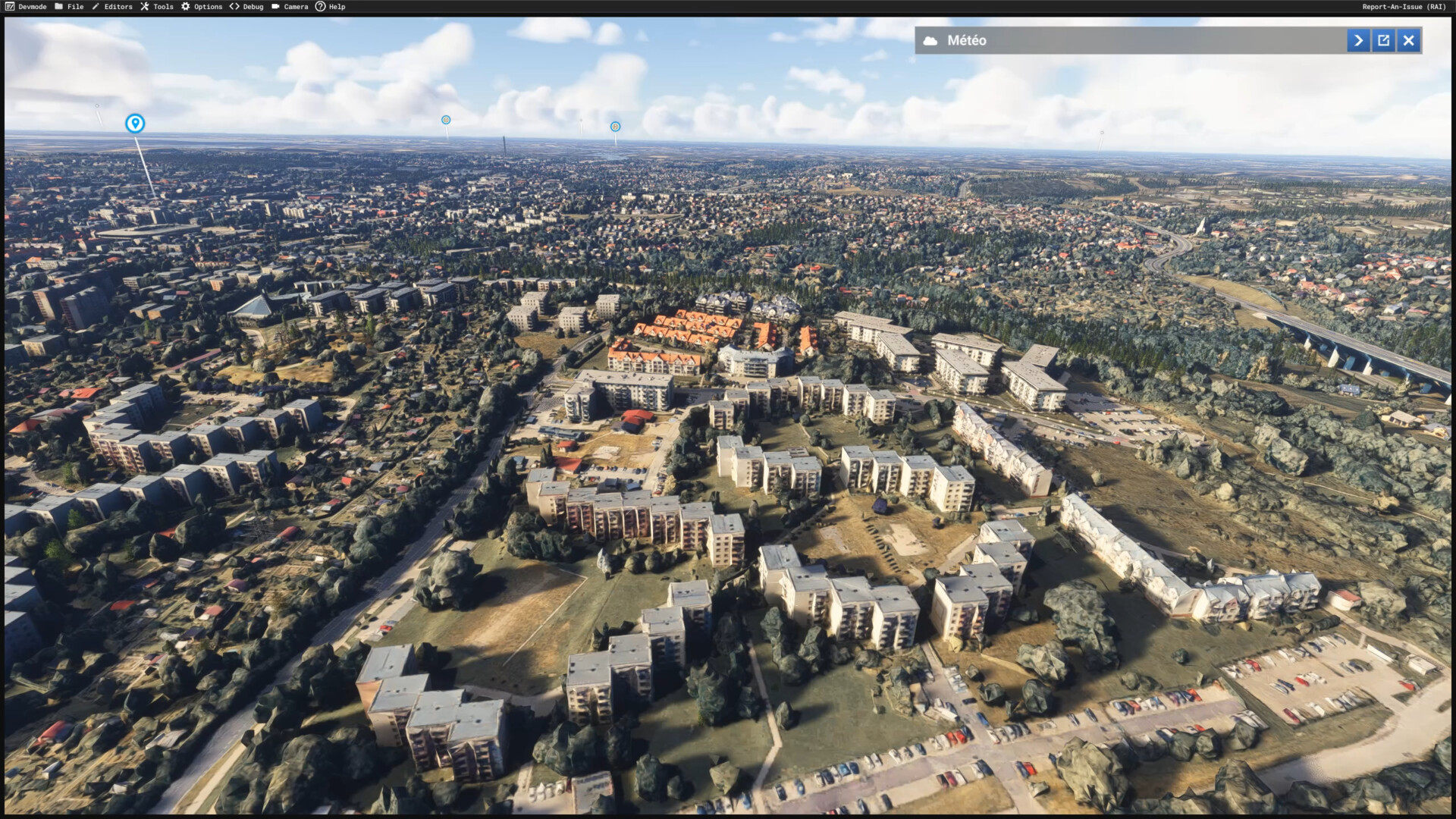Expand the Météo panel with the arrow
Viewport: 1456px width, 819px height.
(x=1358, y=40)
